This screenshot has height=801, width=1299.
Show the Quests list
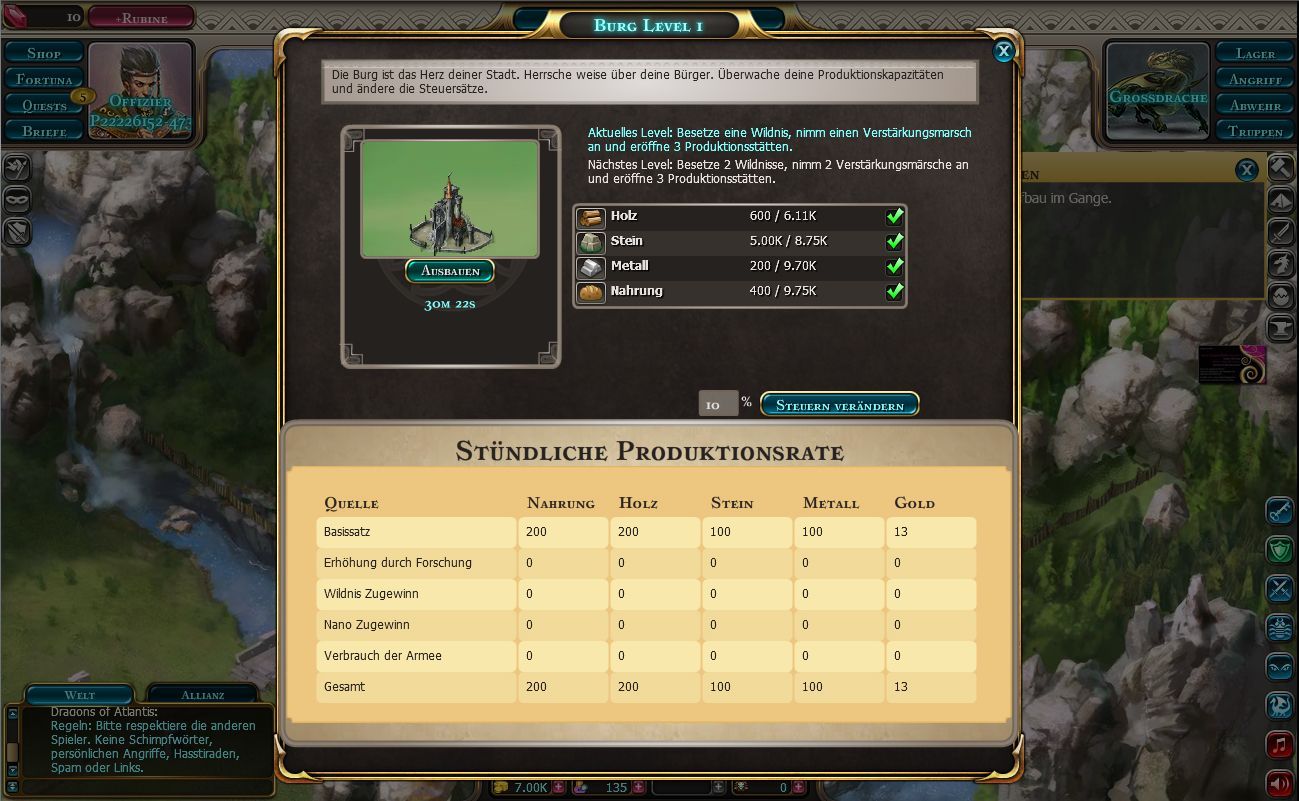(44, 105)
